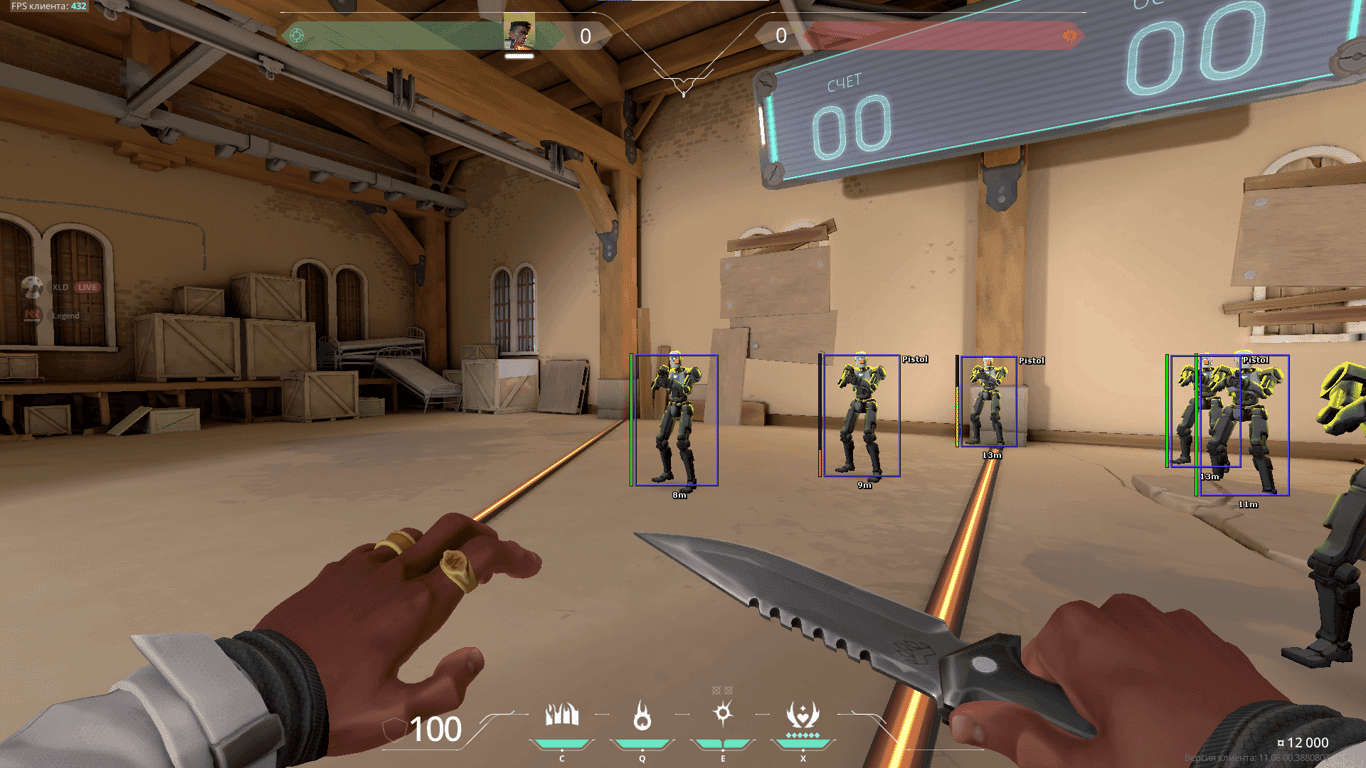Use the Hot Hands fireball ability
The width and height of the screenshot is (1366, 768).
pos(642,716)
